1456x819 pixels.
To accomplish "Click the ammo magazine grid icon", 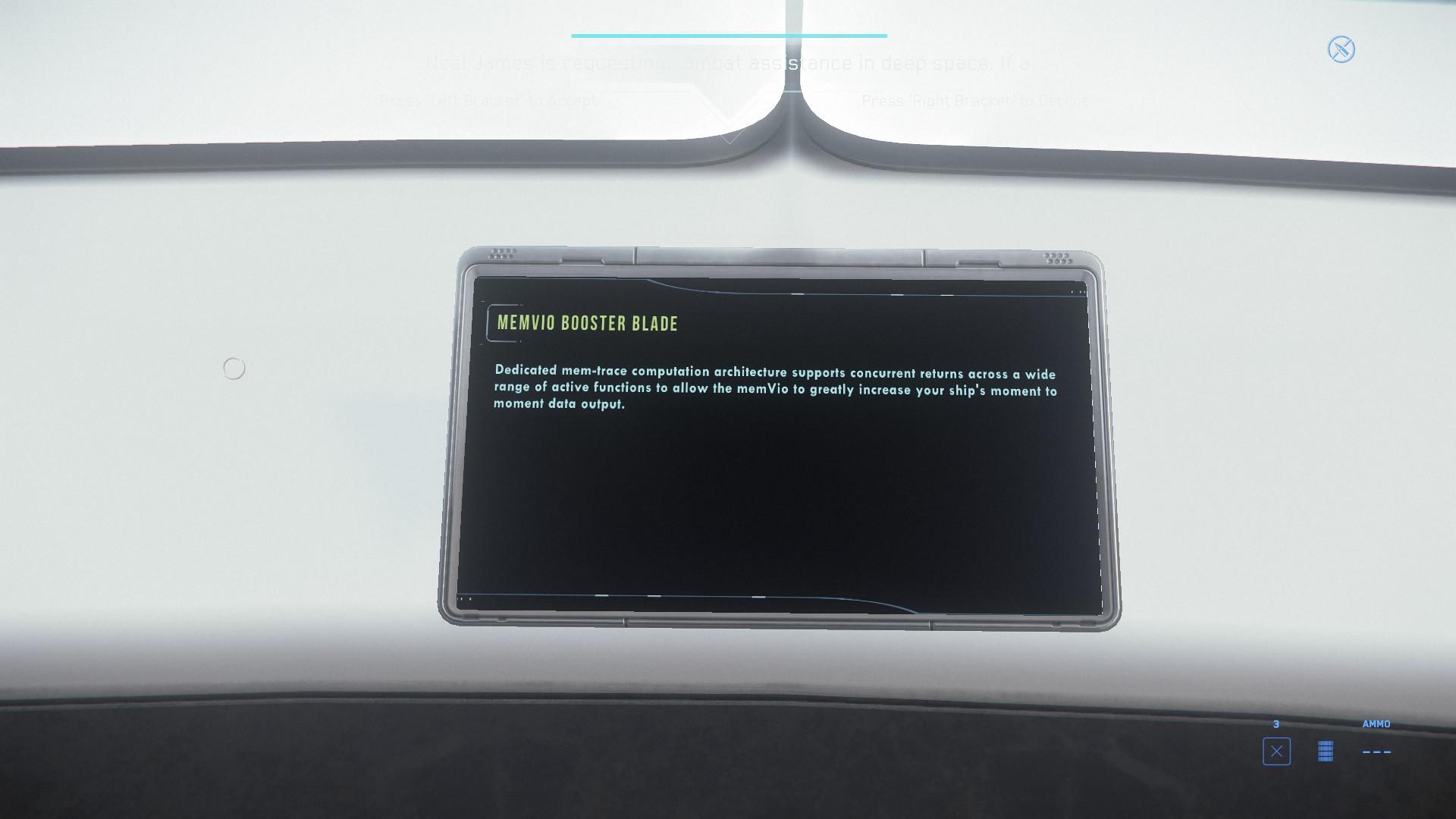I will 1324,752.
